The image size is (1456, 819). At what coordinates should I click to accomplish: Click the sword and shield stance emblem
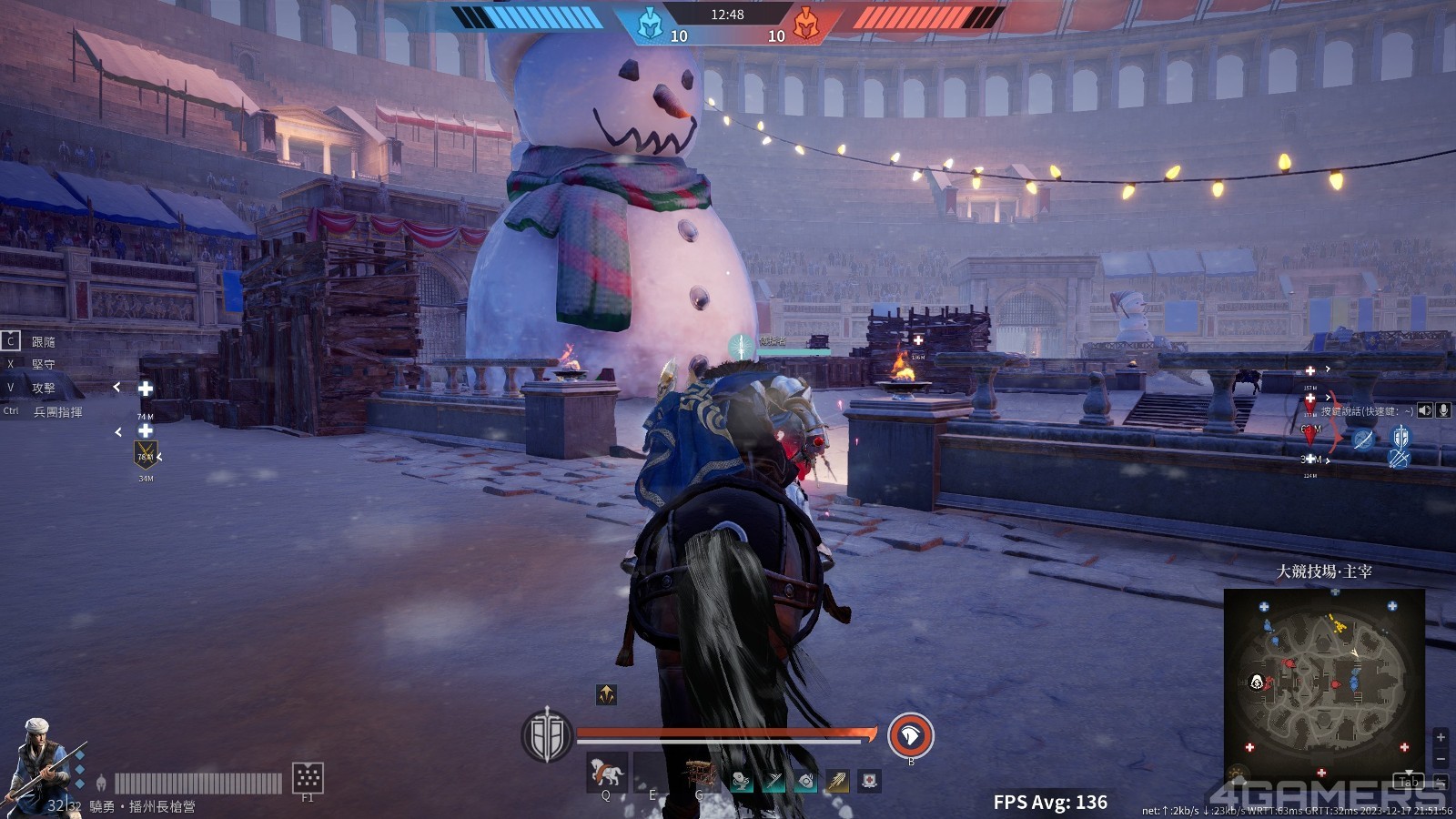click(x=546, y=735)
